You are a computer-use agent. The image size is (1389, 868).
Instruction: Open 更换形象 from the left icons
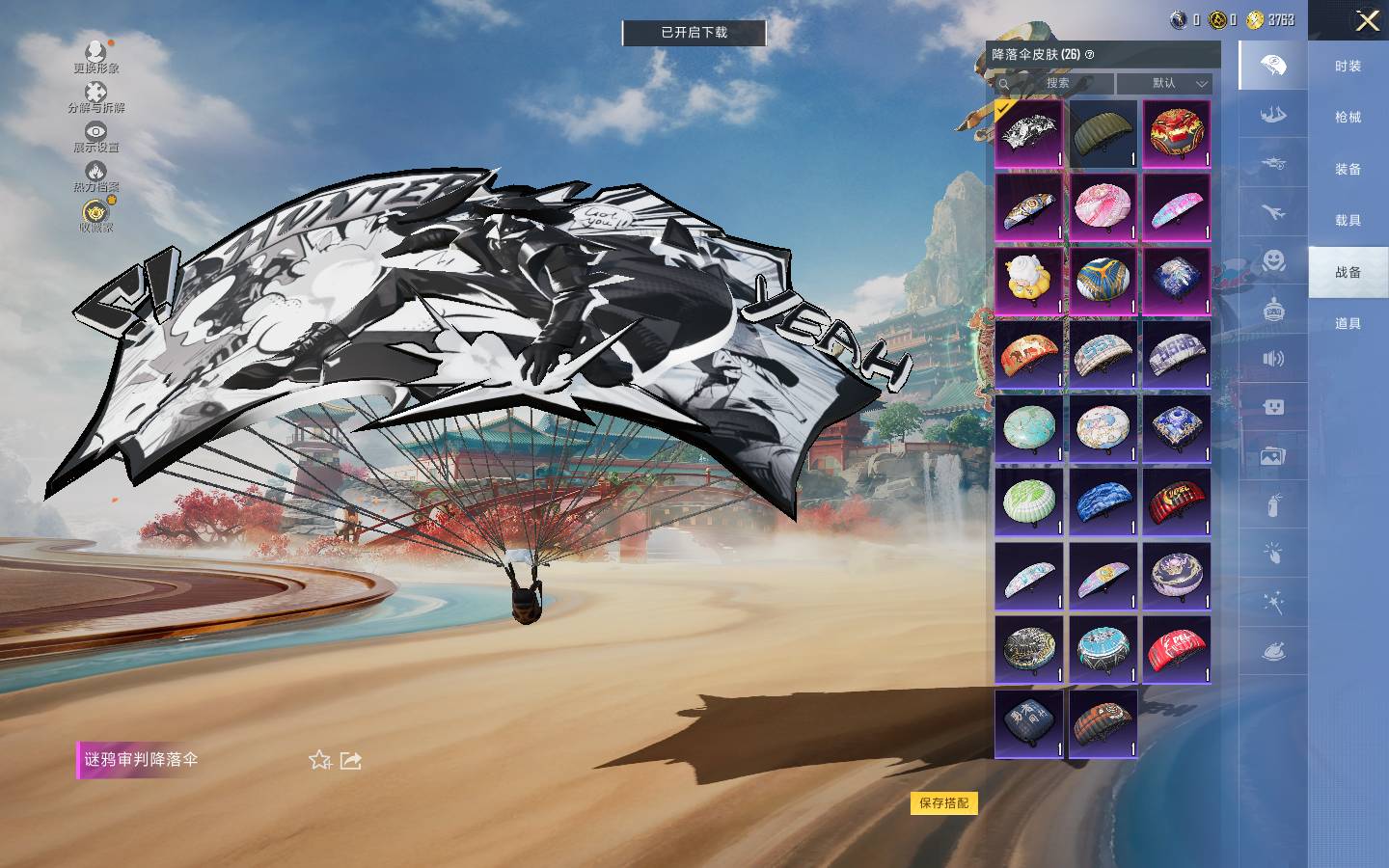(x=95, y=56)
